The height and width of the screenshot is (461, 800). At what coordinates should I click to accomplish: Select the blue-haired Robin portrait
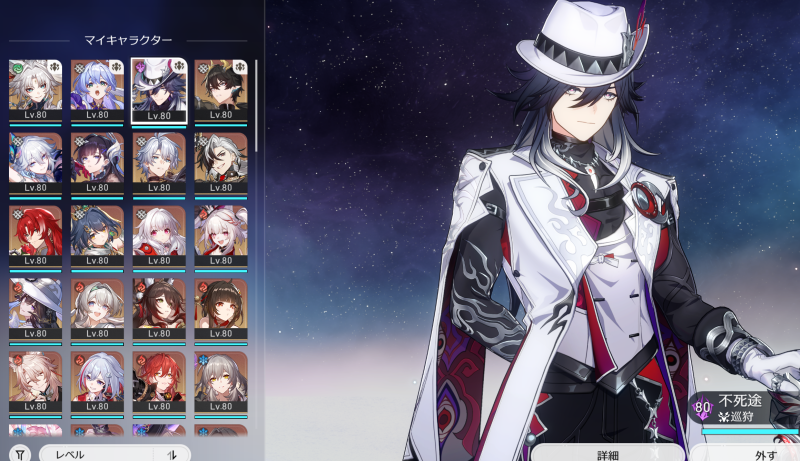click(x=97, y=88)
